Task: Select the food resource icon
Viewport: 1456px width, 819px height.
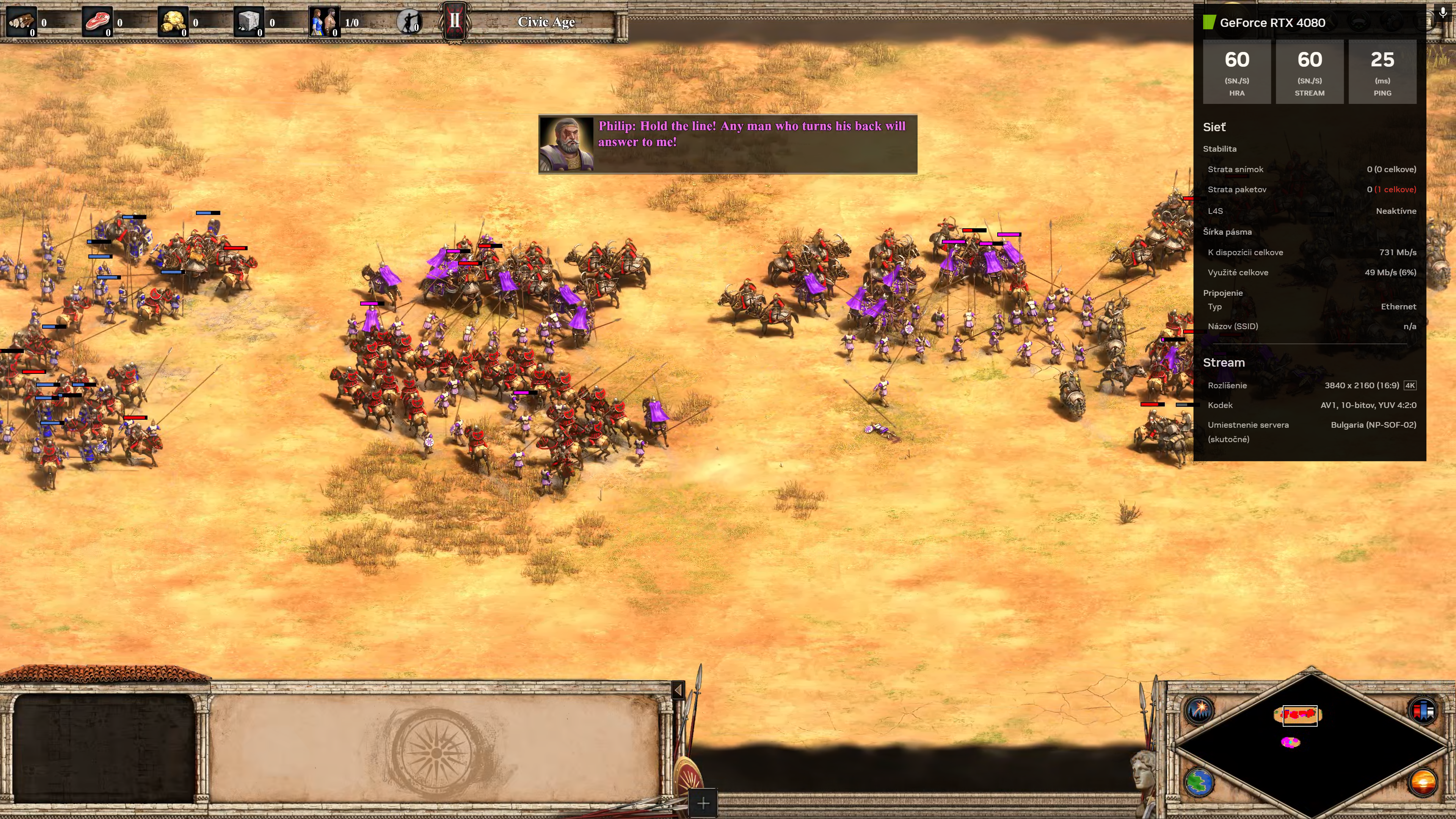Action: [97, 22]
